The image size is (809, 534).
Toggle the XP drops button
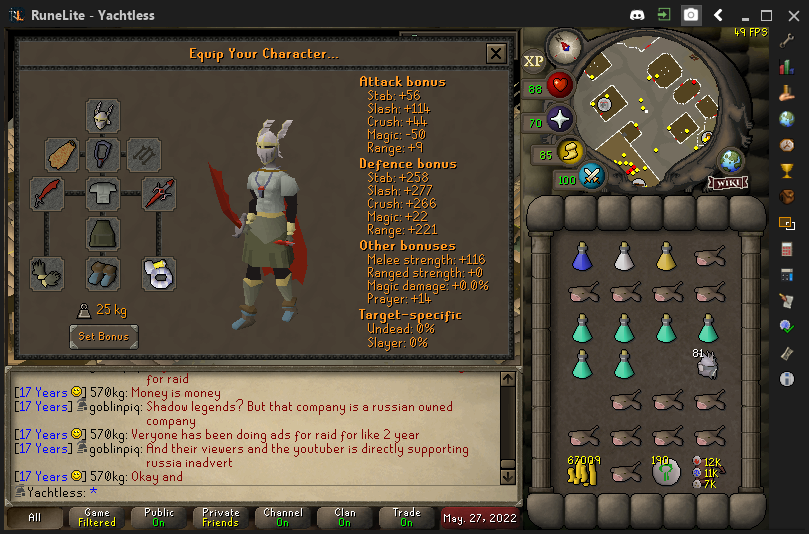click(533, 61)
